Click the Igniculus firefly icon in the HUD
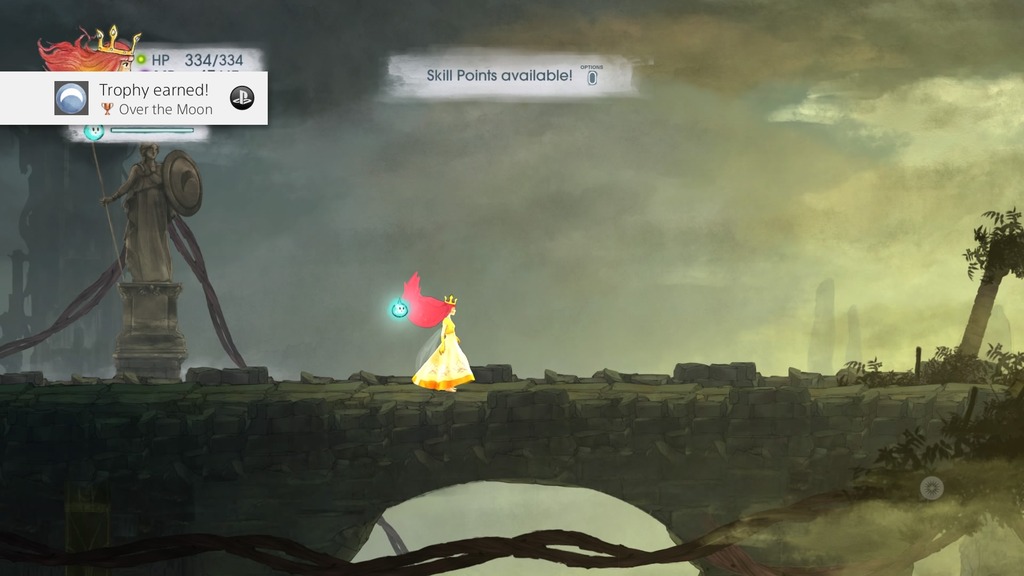Screen dimensions: 1024x576 pyautogui.click(x=95, y=131)
